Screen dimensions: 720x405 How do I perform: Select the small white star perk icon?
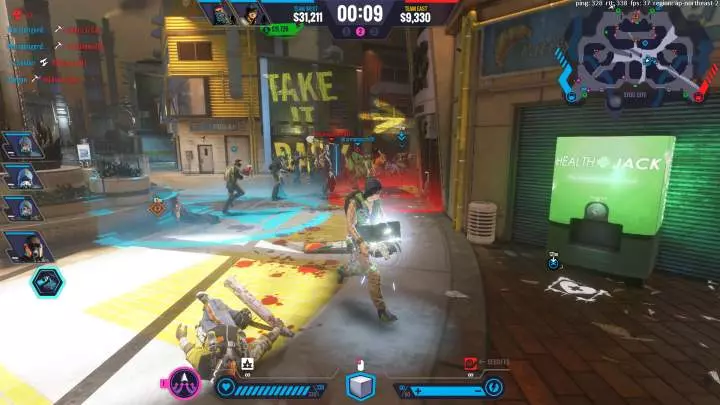pyautogui.click(x=246, y=365)
